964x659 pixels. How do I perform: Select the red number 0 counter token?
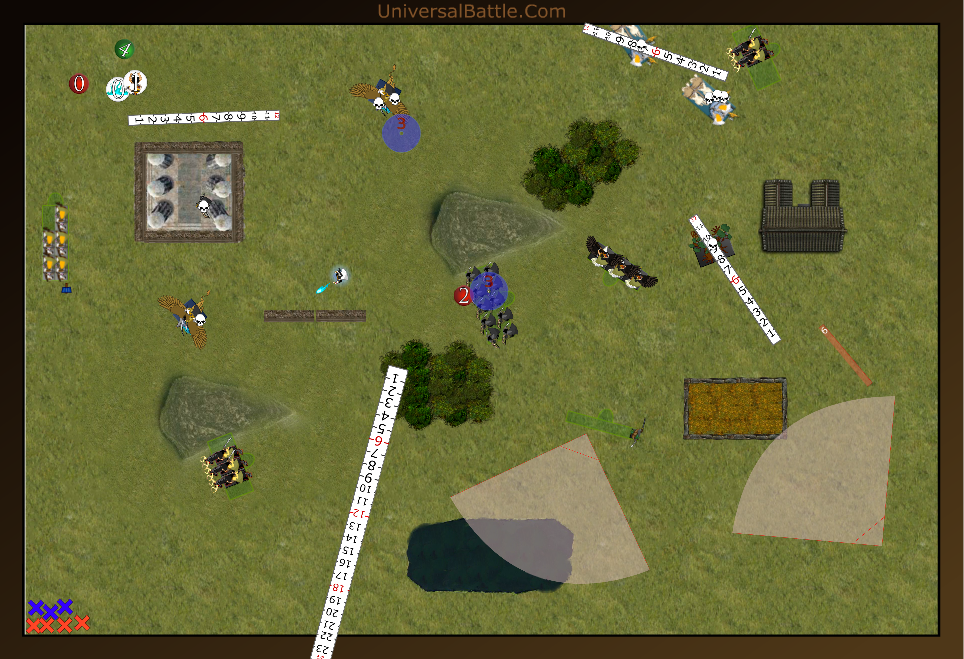pyautogui.click(x=79, y=84)
